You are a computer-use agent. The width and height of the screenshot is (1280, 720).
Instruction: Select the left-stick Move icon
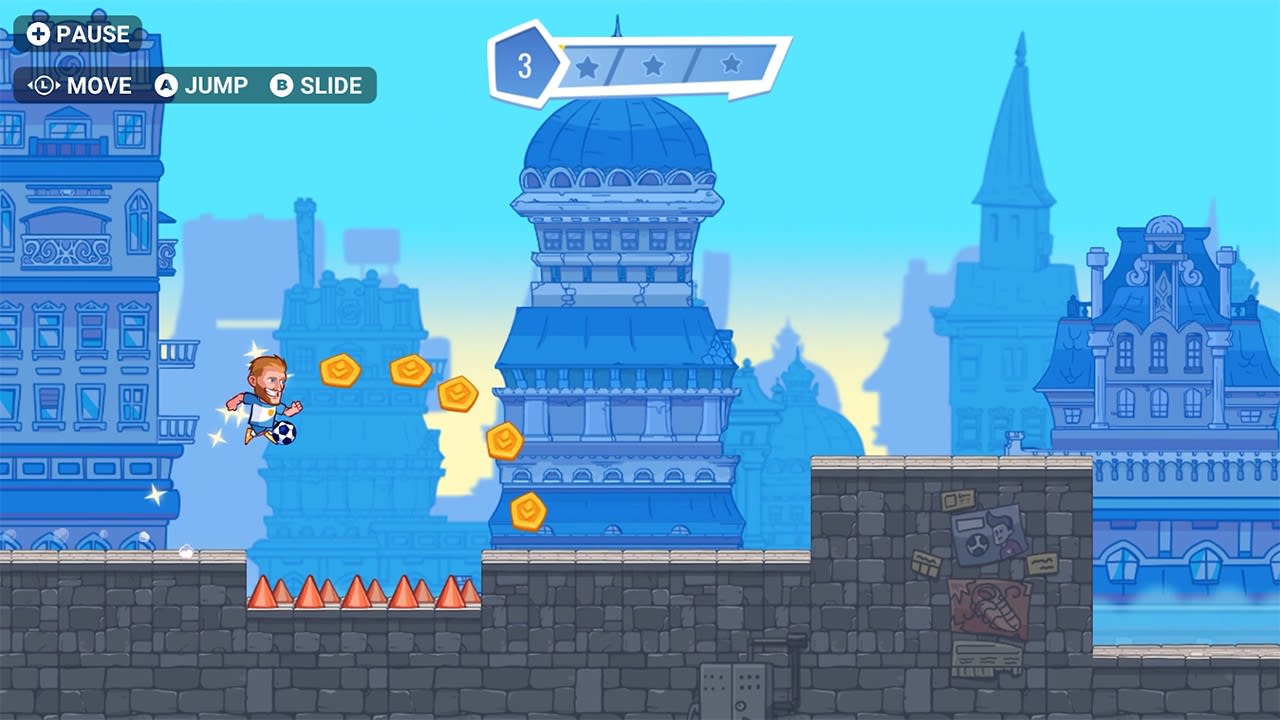(42, 85)
